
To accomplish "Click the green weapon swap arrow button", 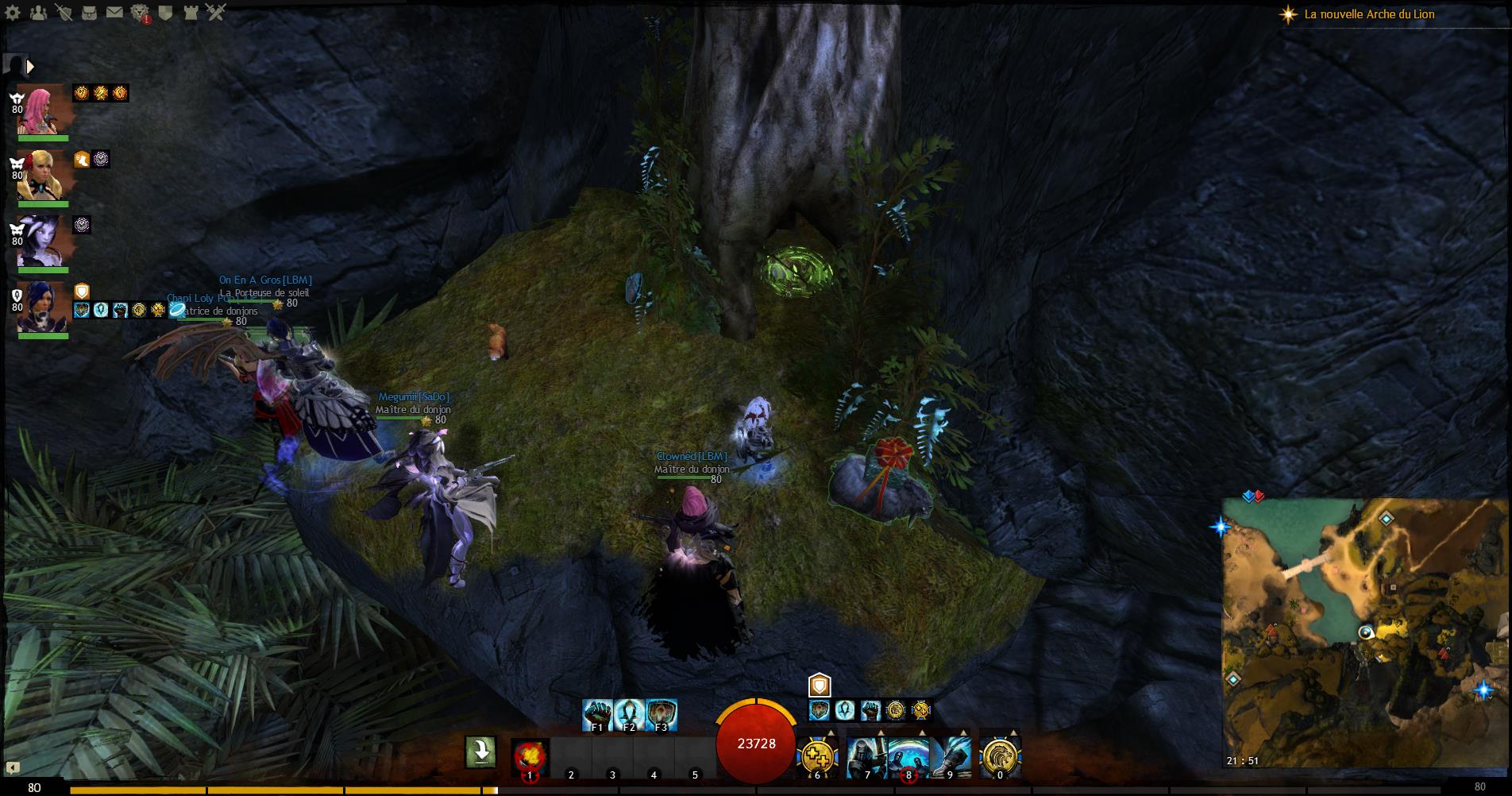I will pos(480,752).
